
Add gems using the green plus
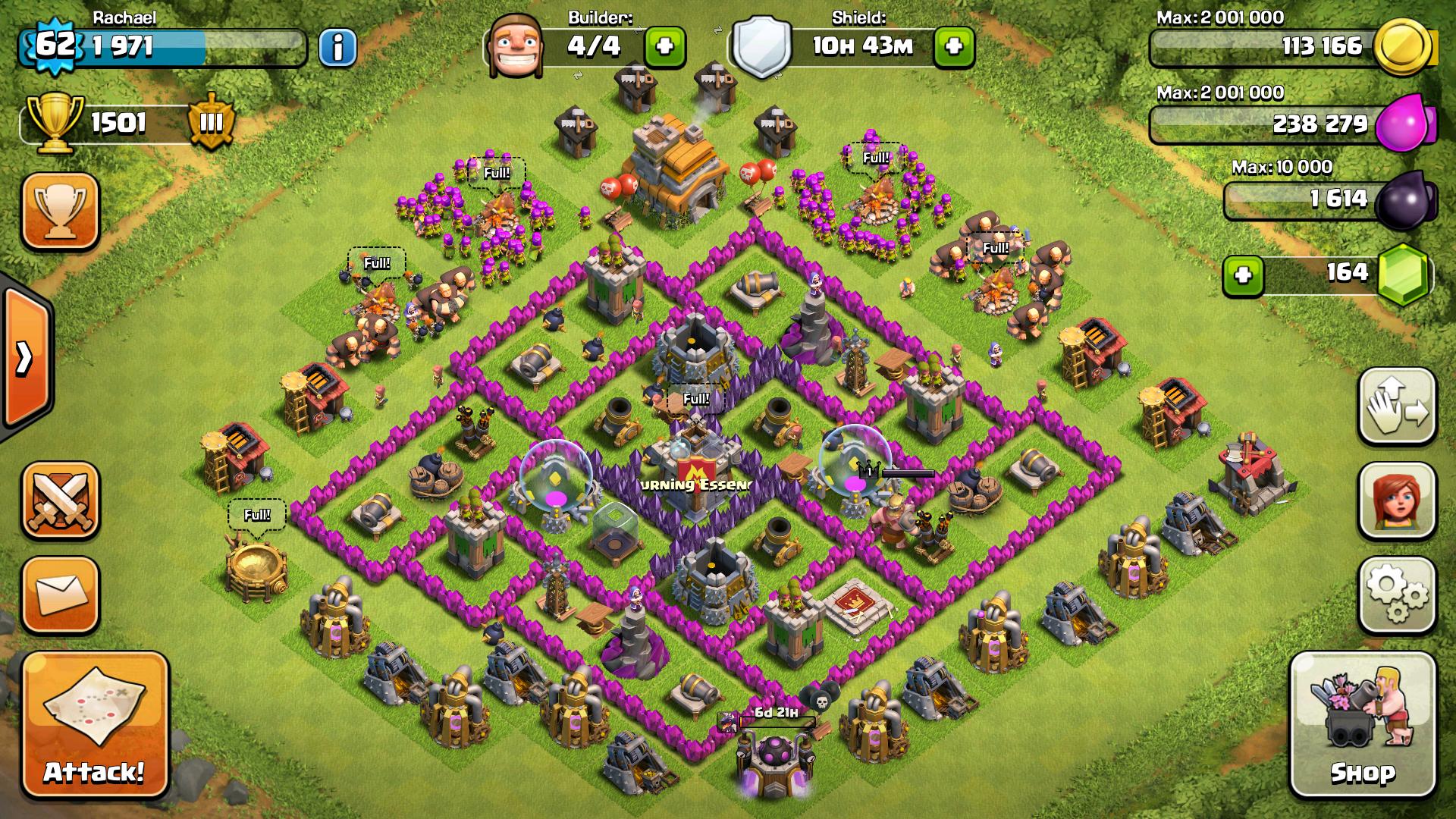(1243, 274)
